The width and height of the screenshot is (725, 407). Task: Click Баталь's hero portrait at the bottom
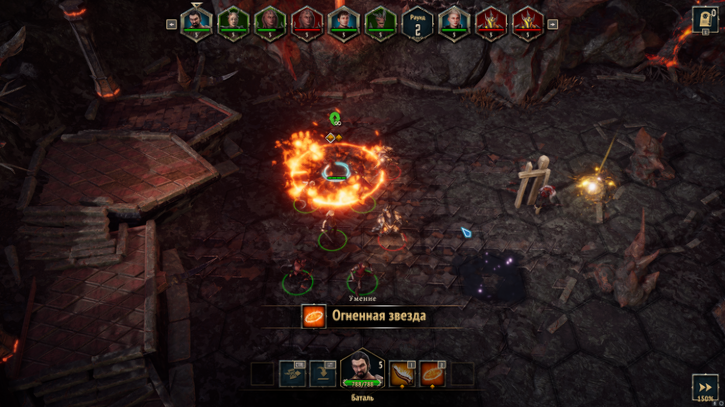362,368
